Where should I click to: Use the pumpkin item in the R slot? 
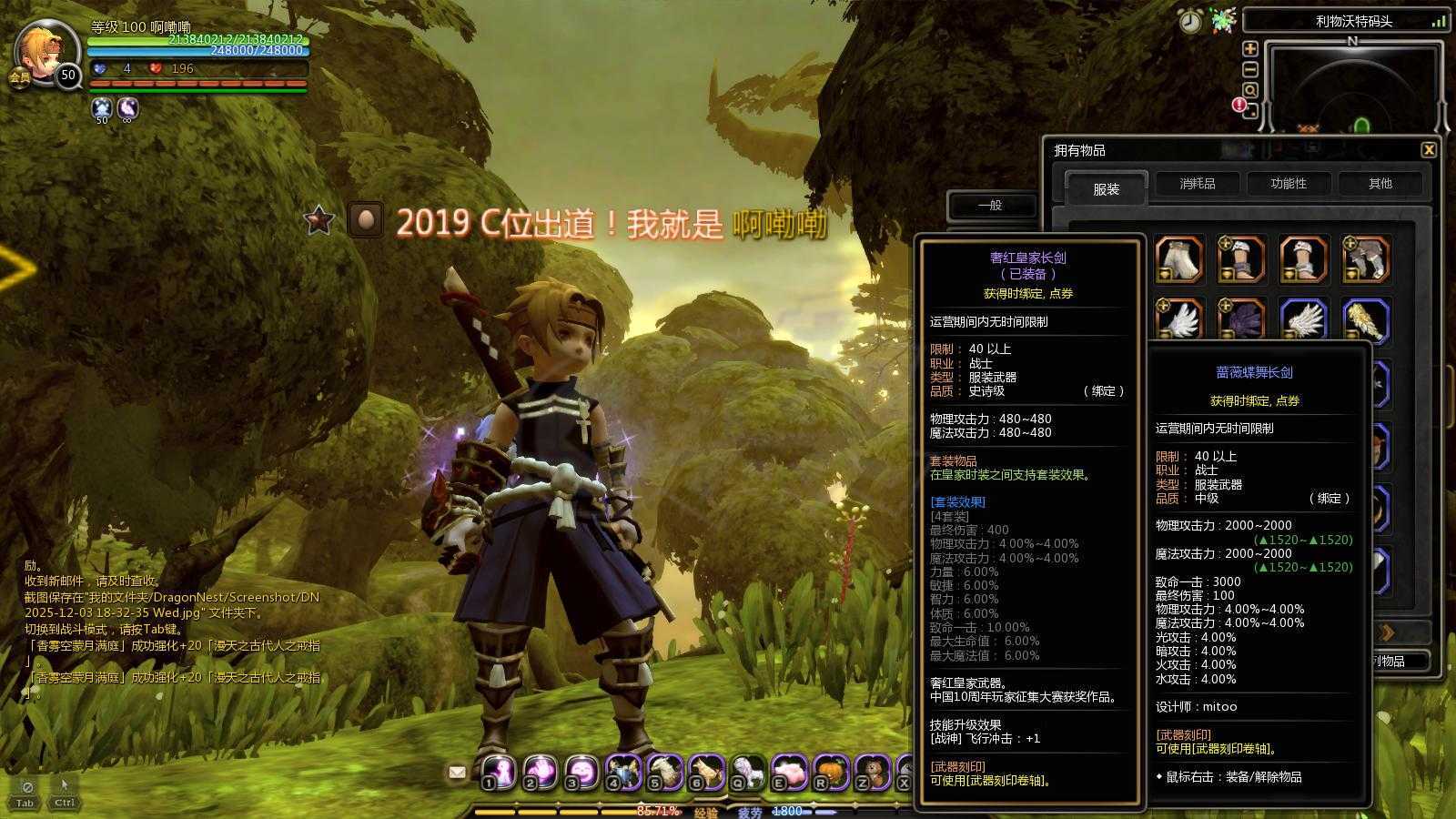pyautogui.click(x=830, y=773)
